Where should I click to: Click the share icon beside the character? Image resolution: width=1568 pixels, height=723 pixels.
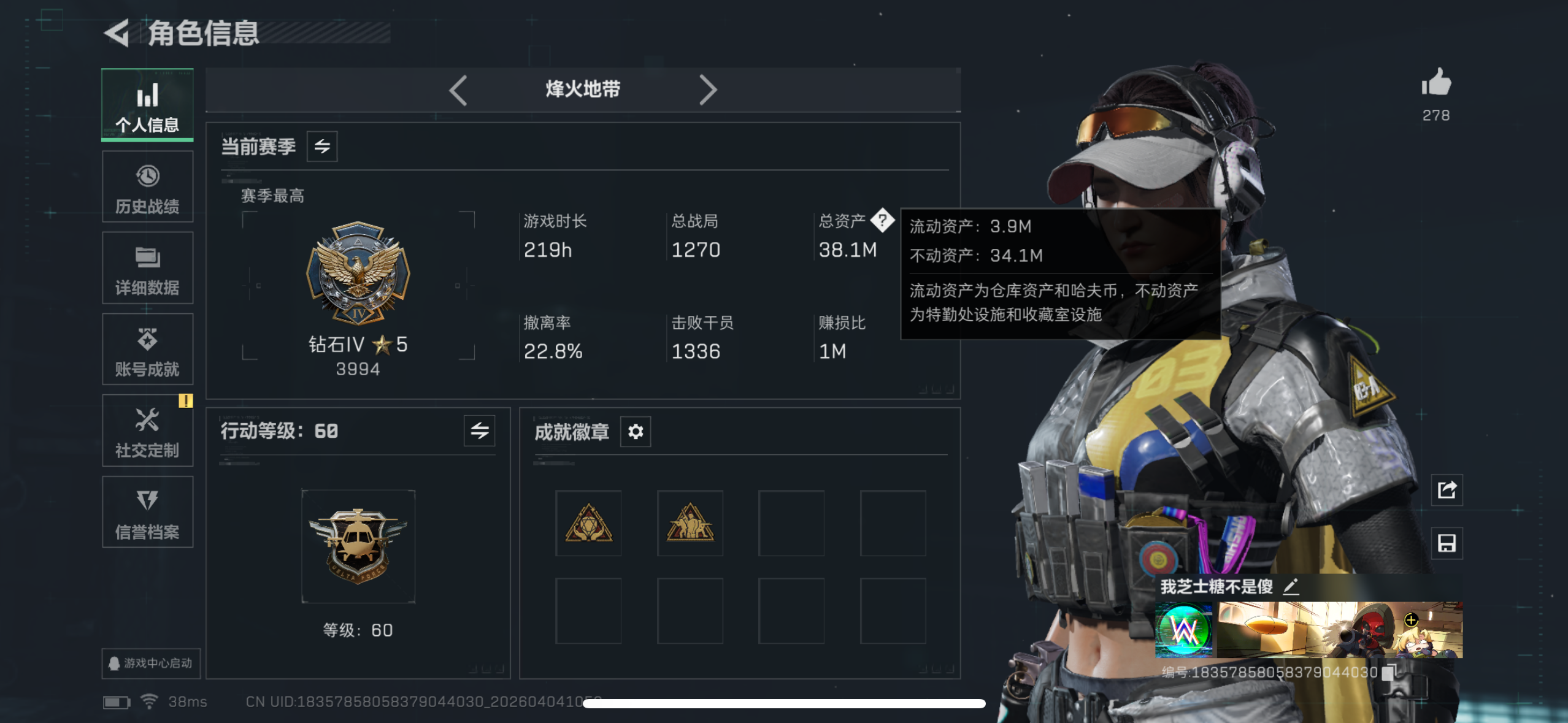[x=1447, y=490]
